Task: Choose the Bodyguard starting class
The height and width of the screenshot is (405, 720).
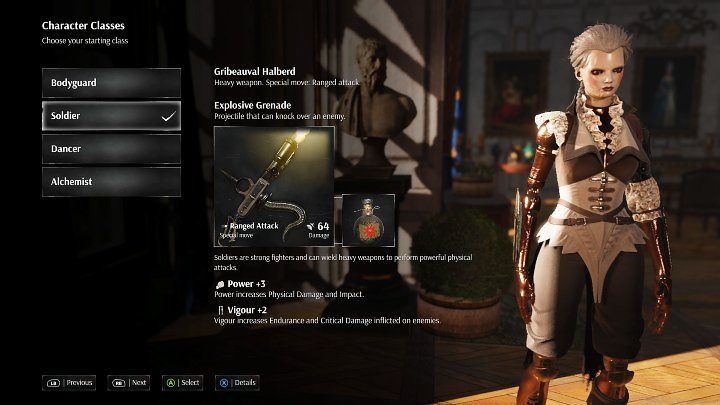Action: pyautogui.click(x=111, y=83)
